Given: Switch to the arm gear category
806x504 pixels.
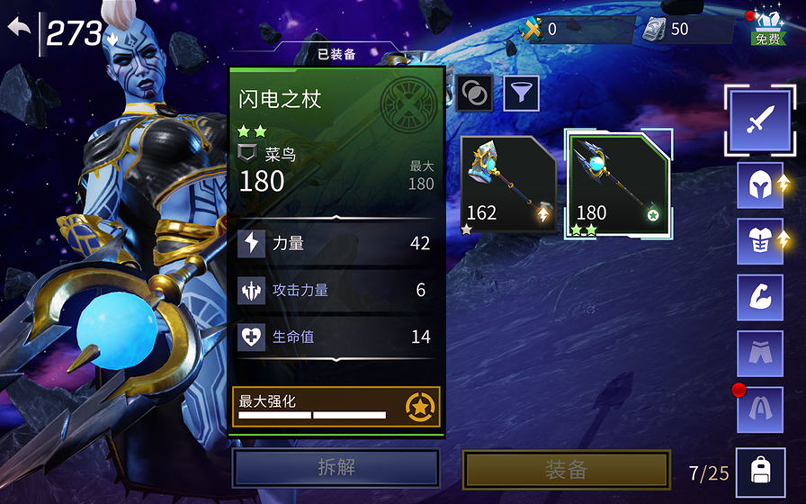Looking at the screenshot, I should click(759, 297).
